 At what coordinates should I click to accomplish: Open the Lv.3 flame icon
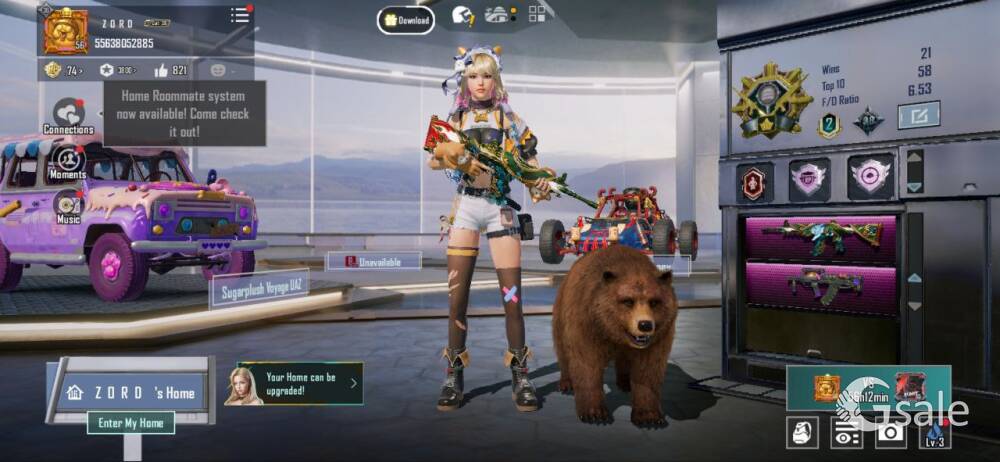click(935, 432)
